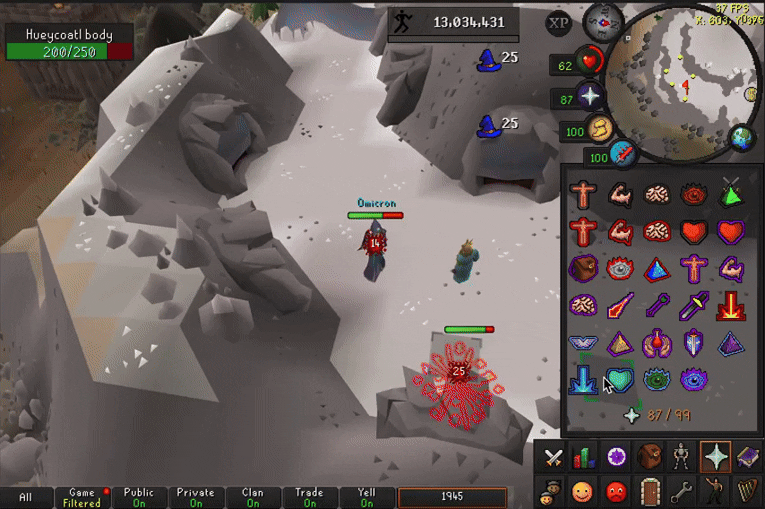This screenshot has height=509, width=765.
Task: Toggle the Yell chat filter
Action: (366, 497)
